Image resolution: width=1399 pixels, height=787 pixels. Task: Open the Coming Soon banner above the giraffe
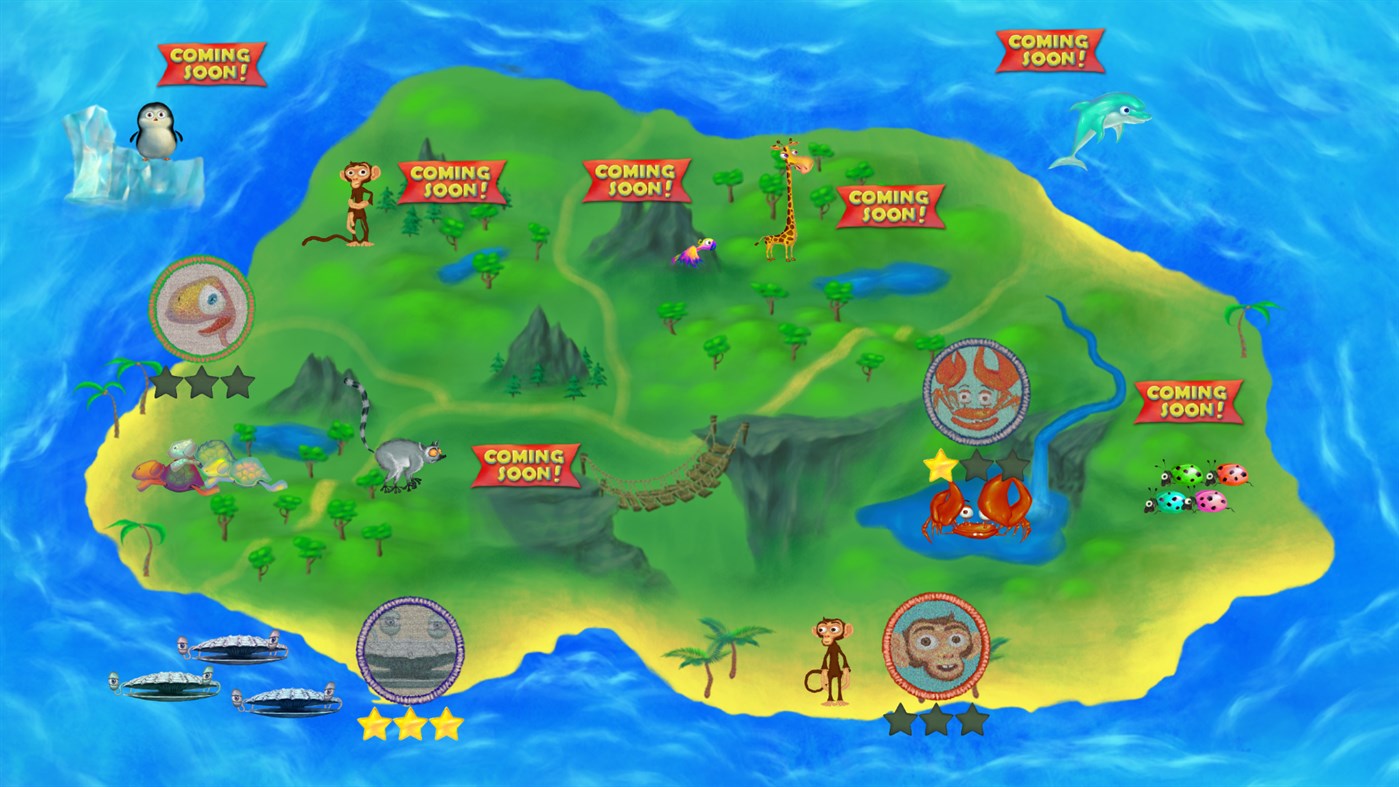891,205
